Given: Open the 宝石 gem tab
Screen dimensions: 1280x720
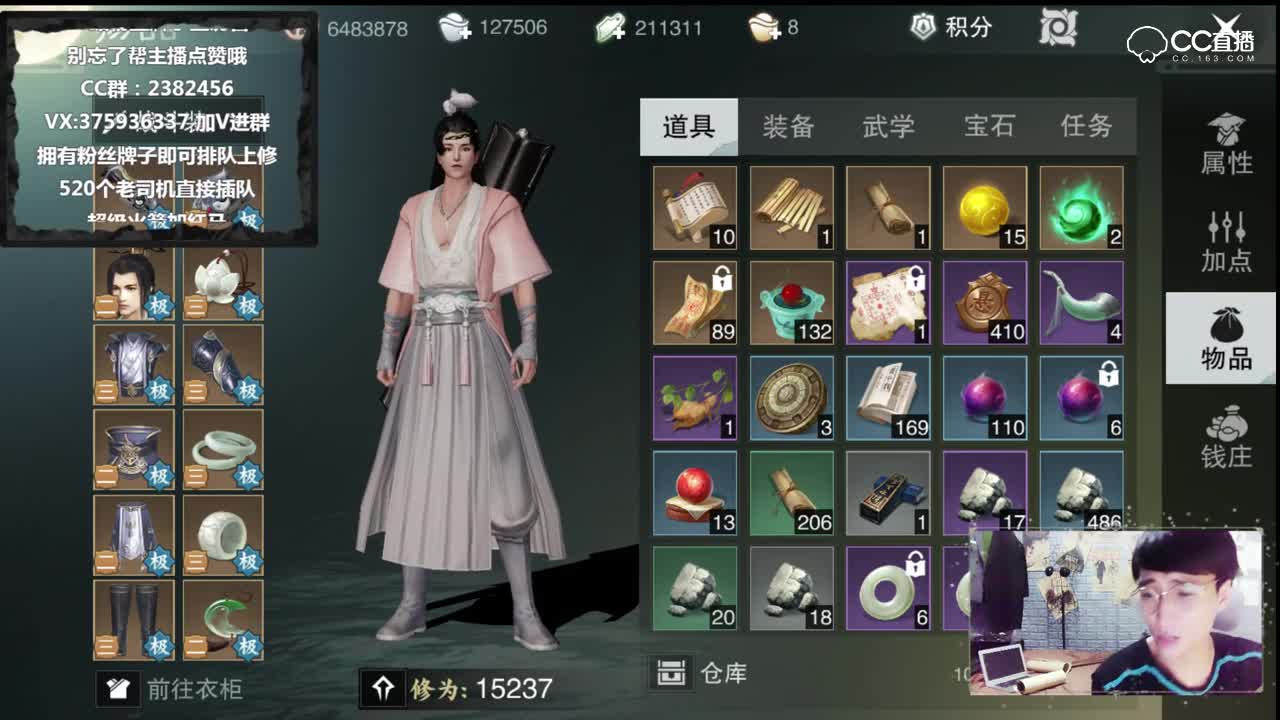Looking at the screenshot, I should pos(989,126).
